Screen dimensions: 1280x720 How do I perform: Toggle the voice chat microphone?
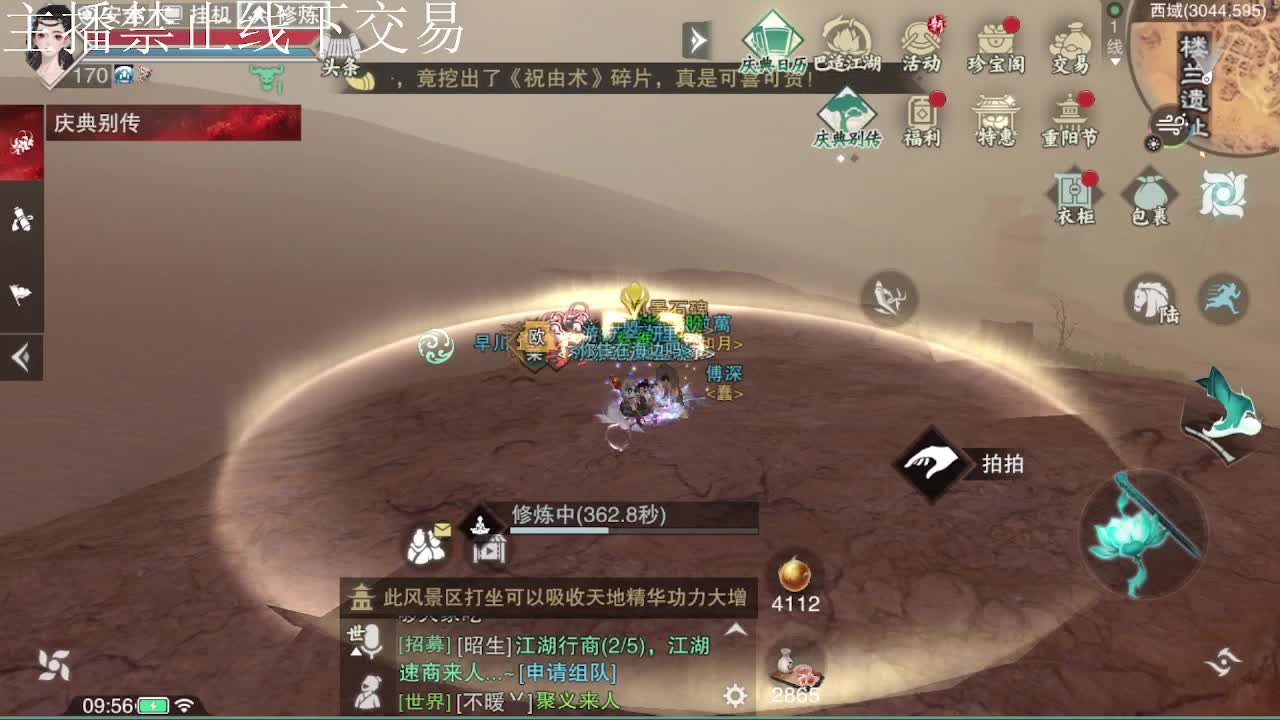(x=371, y=639)
